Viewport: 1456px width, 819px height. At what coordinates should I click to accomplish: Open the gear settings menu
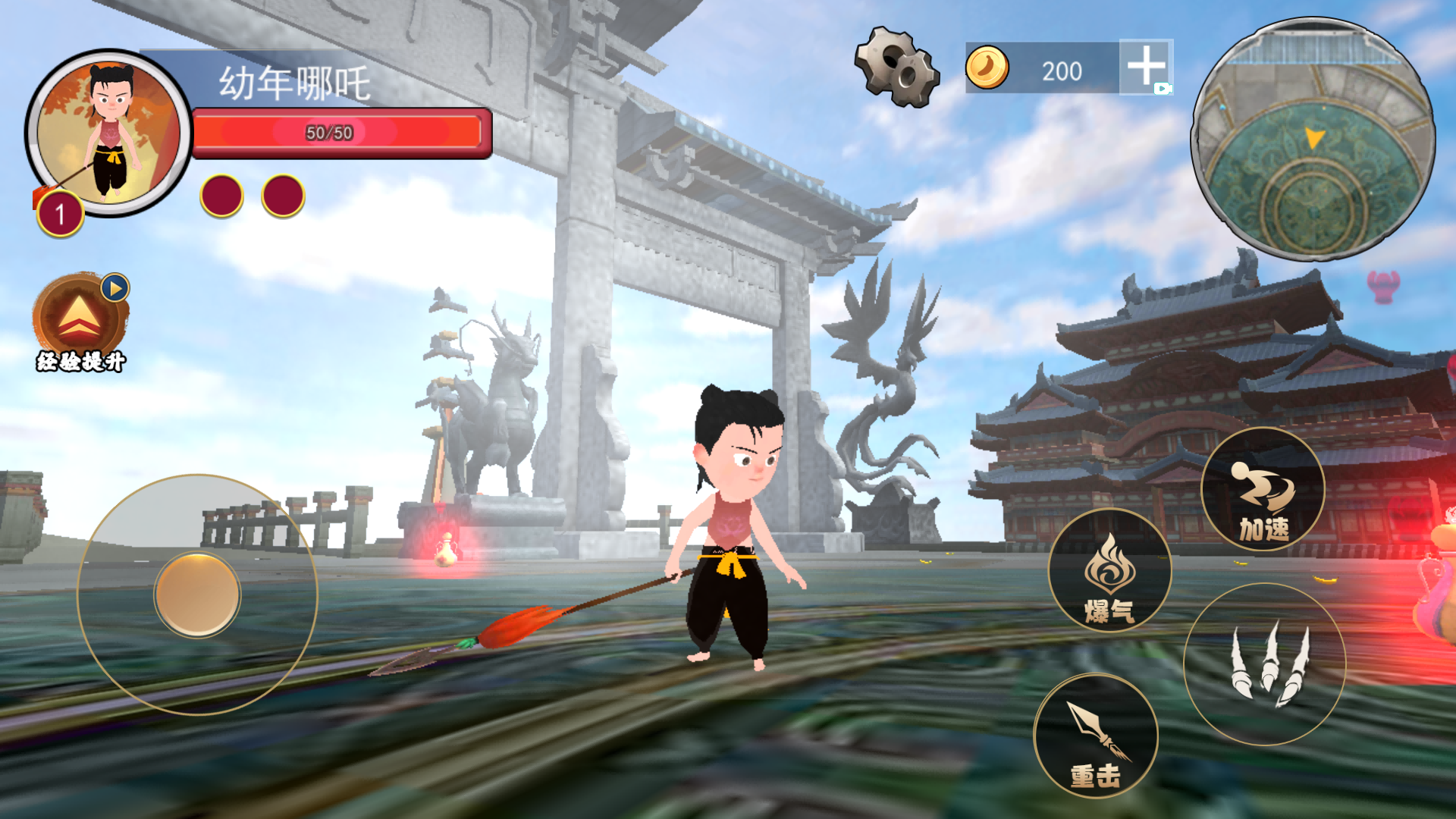pos(896,67)
